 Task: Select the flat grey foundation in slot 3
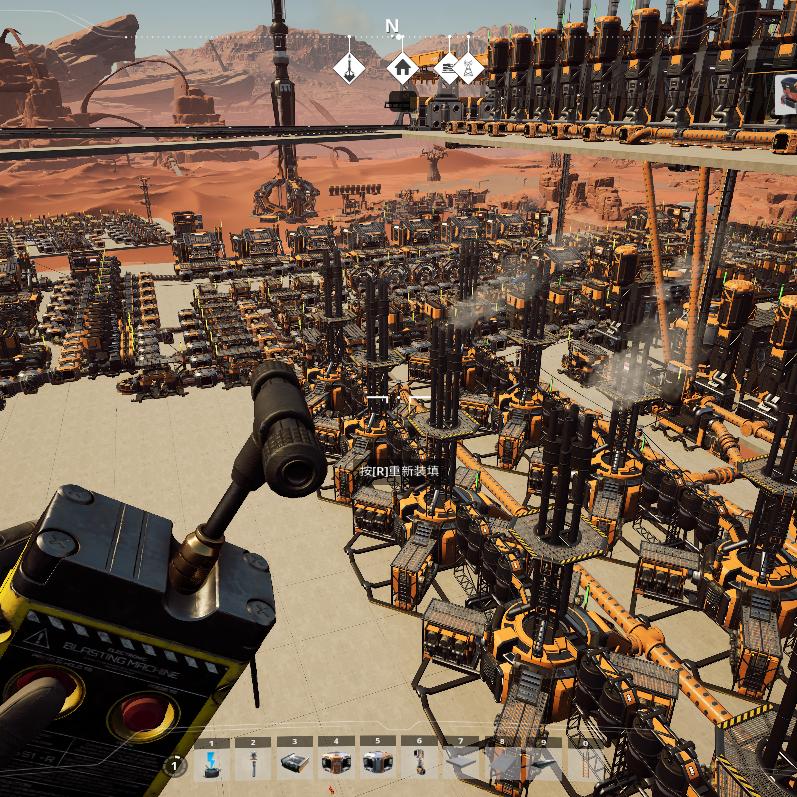pos(294,764)
